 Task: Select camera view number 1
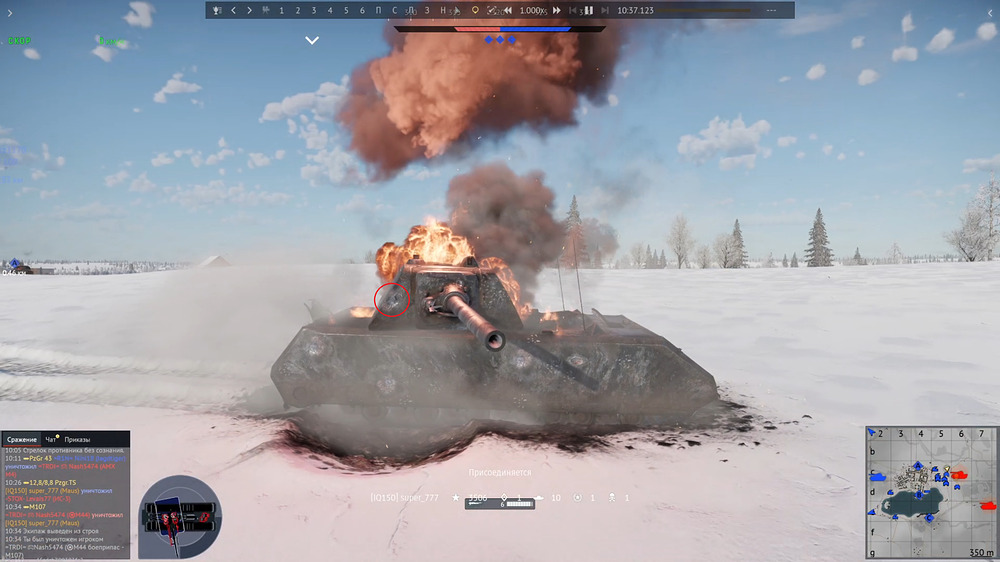(x=281, y=10)
